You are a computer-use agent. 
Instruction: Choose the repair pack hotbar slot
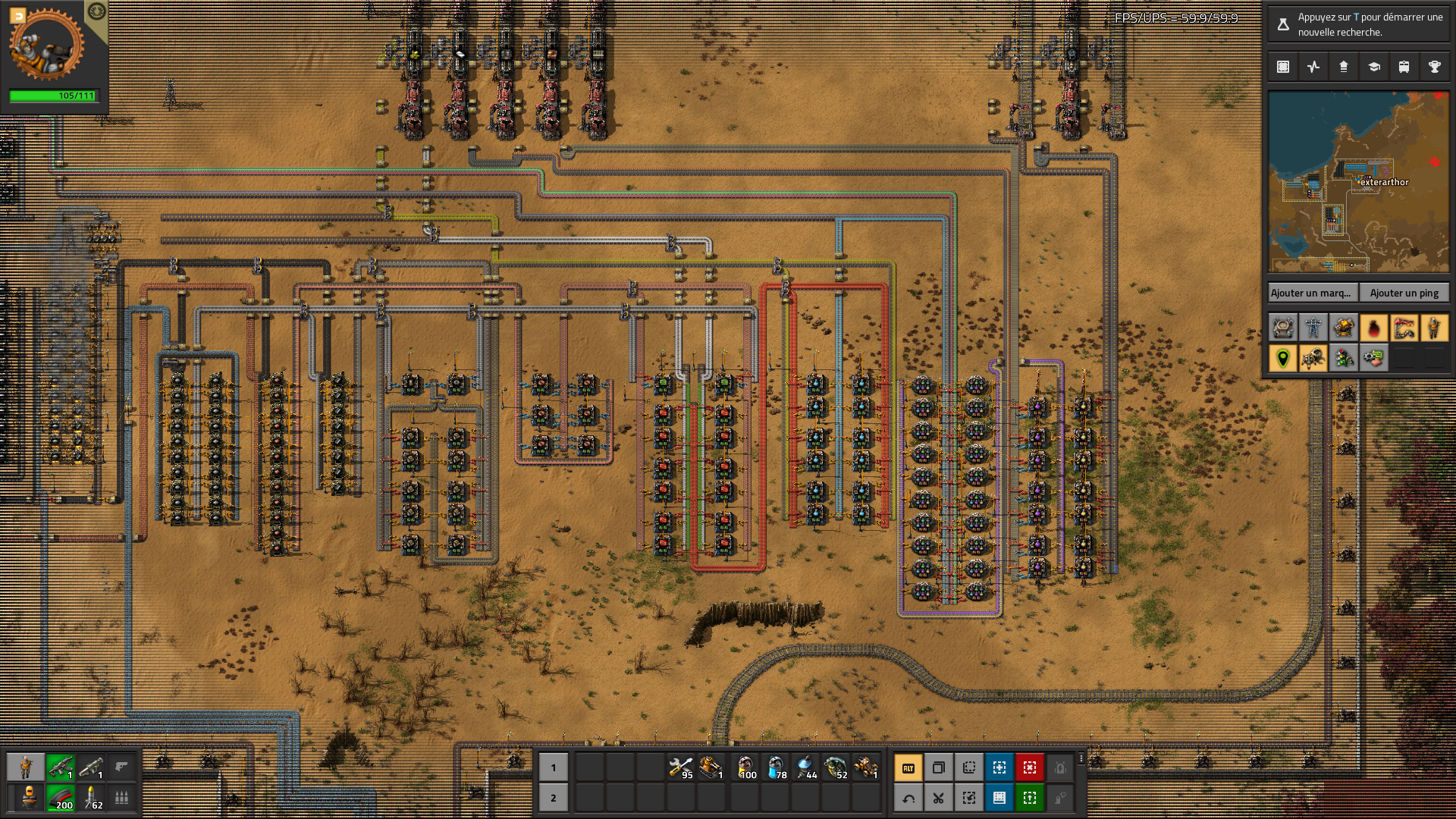coord(681,767)
